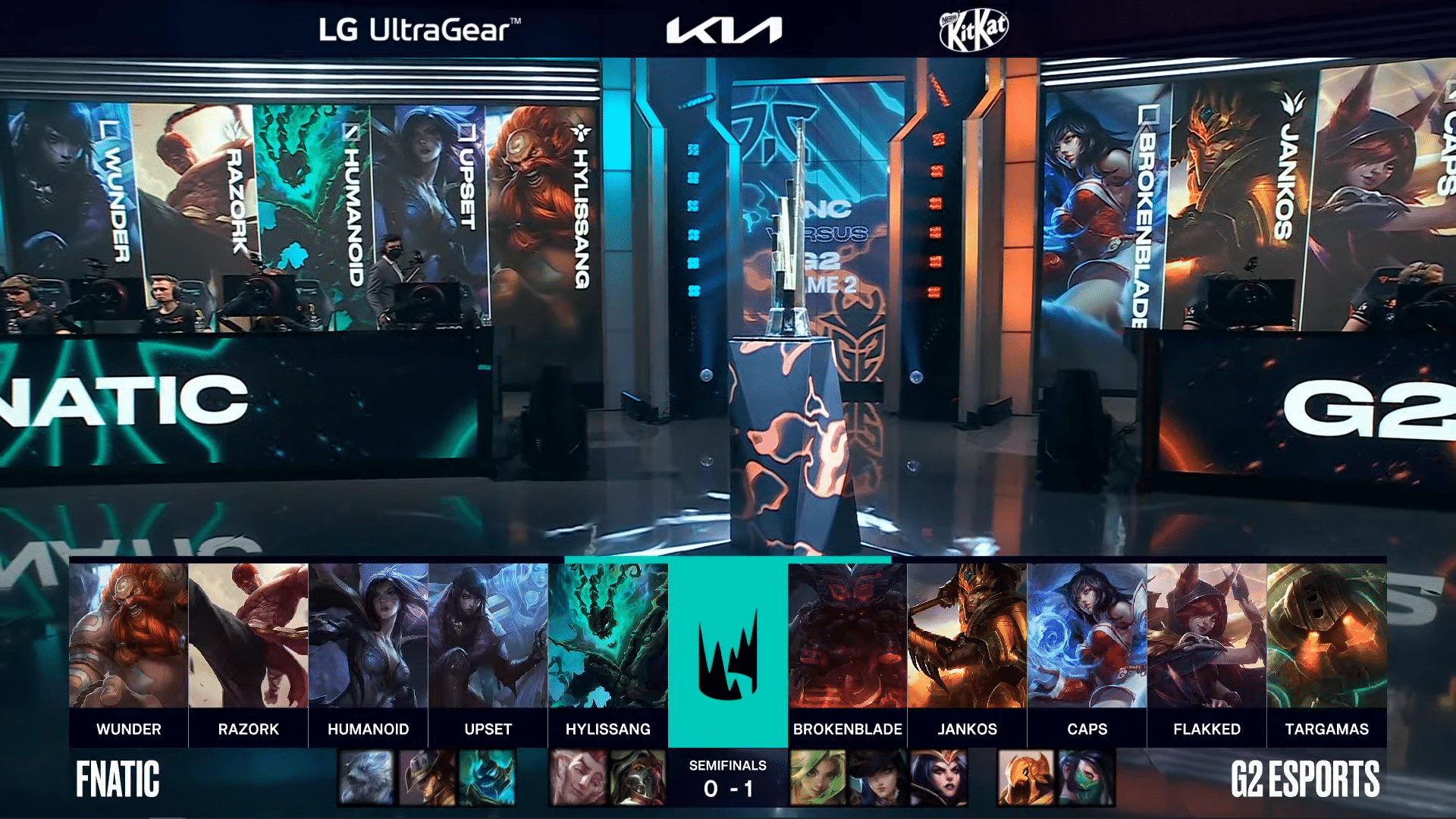Select Hylissang's Thresh pick card

pos(607,637)
